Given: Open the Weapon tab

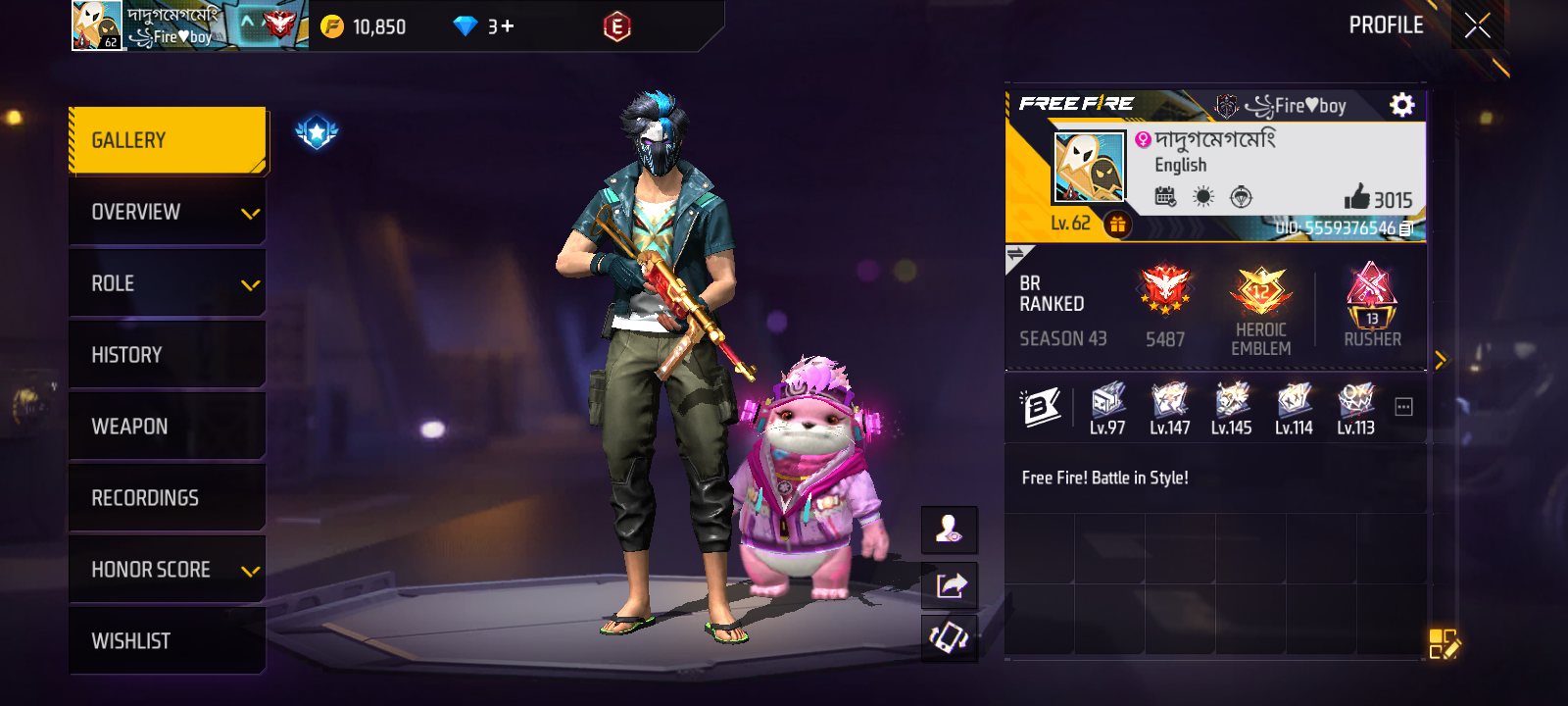Looking at the screenshot, I should click(x=168, y=427).
